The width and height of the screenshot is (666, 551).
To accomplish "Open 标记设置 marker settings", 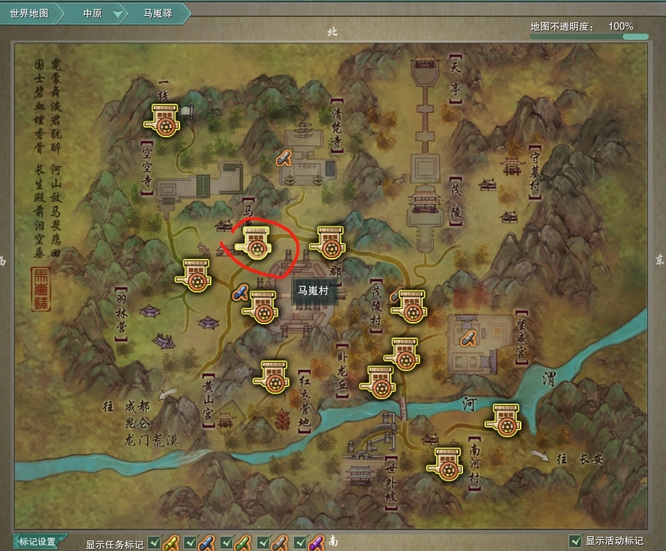I will (37, 542).
